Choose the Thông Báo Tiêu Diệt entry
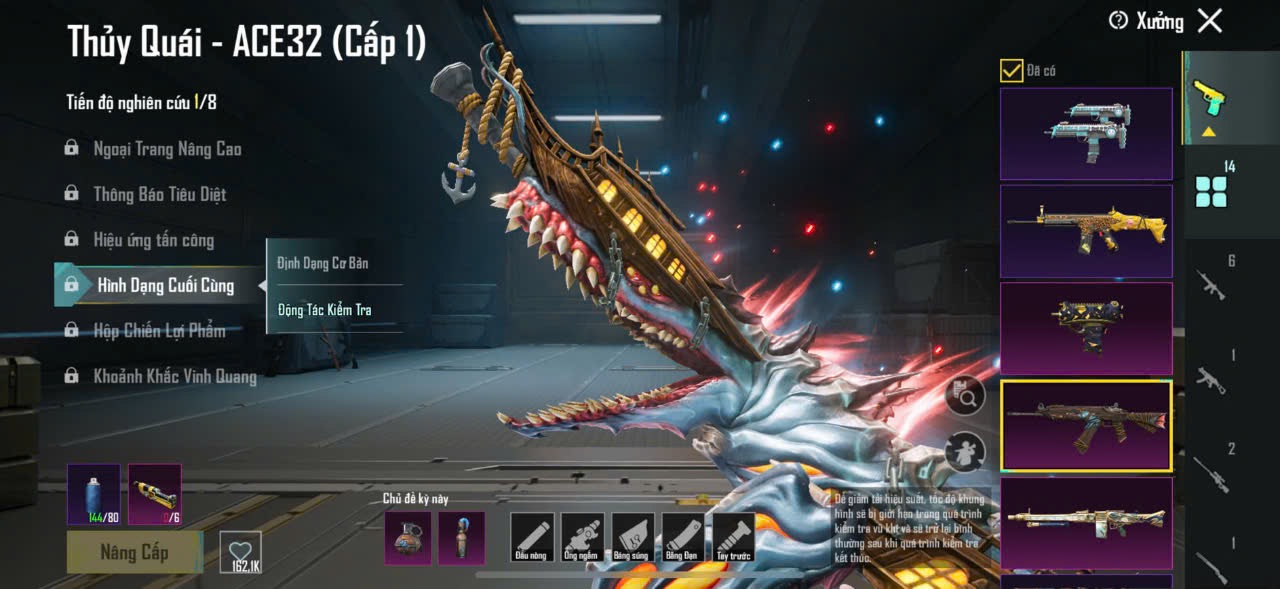Screen dimensions: 1280x589 159,194
